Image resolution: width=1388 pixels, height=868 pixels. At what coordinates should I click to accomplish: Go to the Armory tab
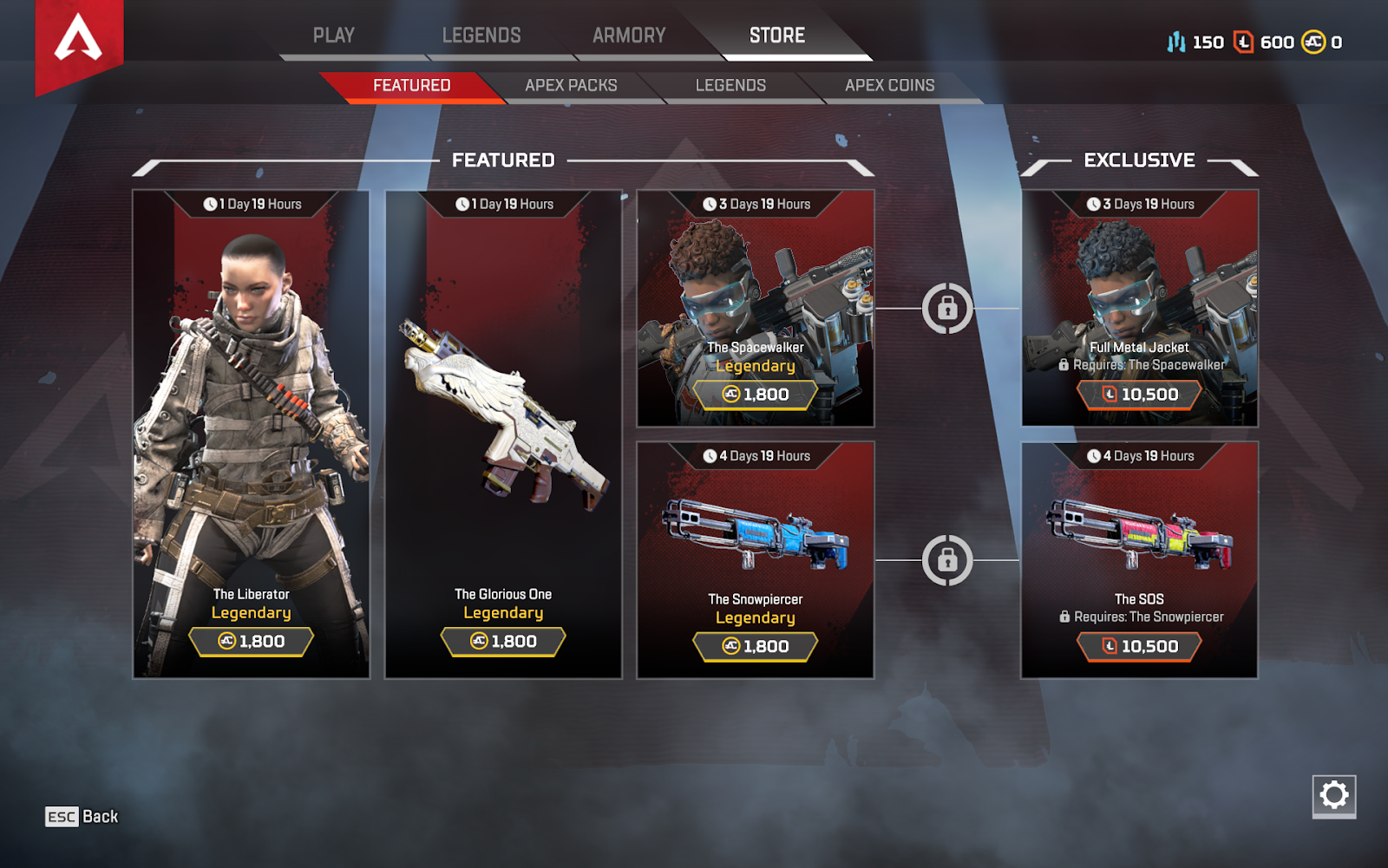pyautogui.click(x=629, y=36)
